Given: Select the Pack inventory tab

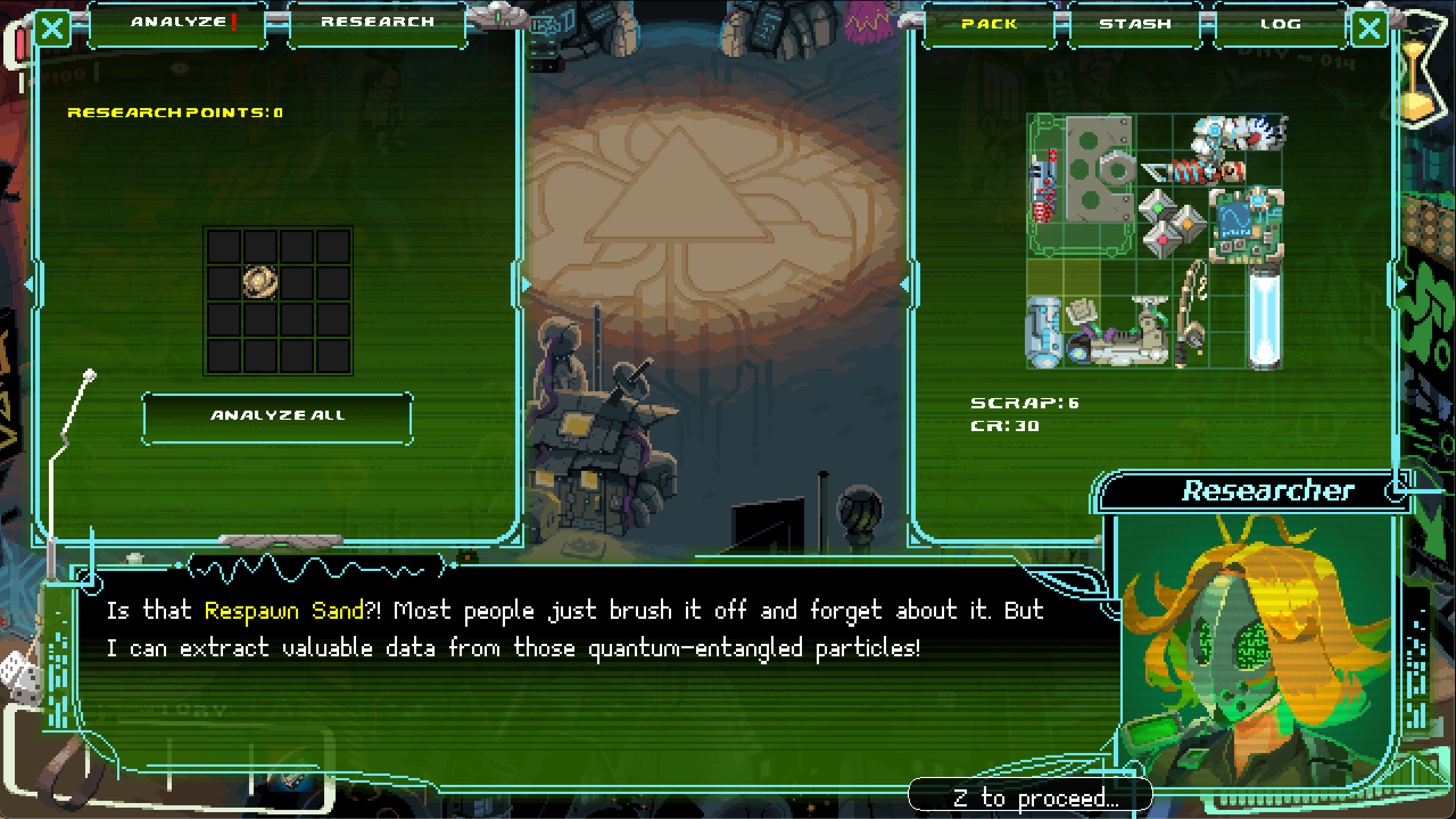Looking at the screenshot, I should [989, 24].
